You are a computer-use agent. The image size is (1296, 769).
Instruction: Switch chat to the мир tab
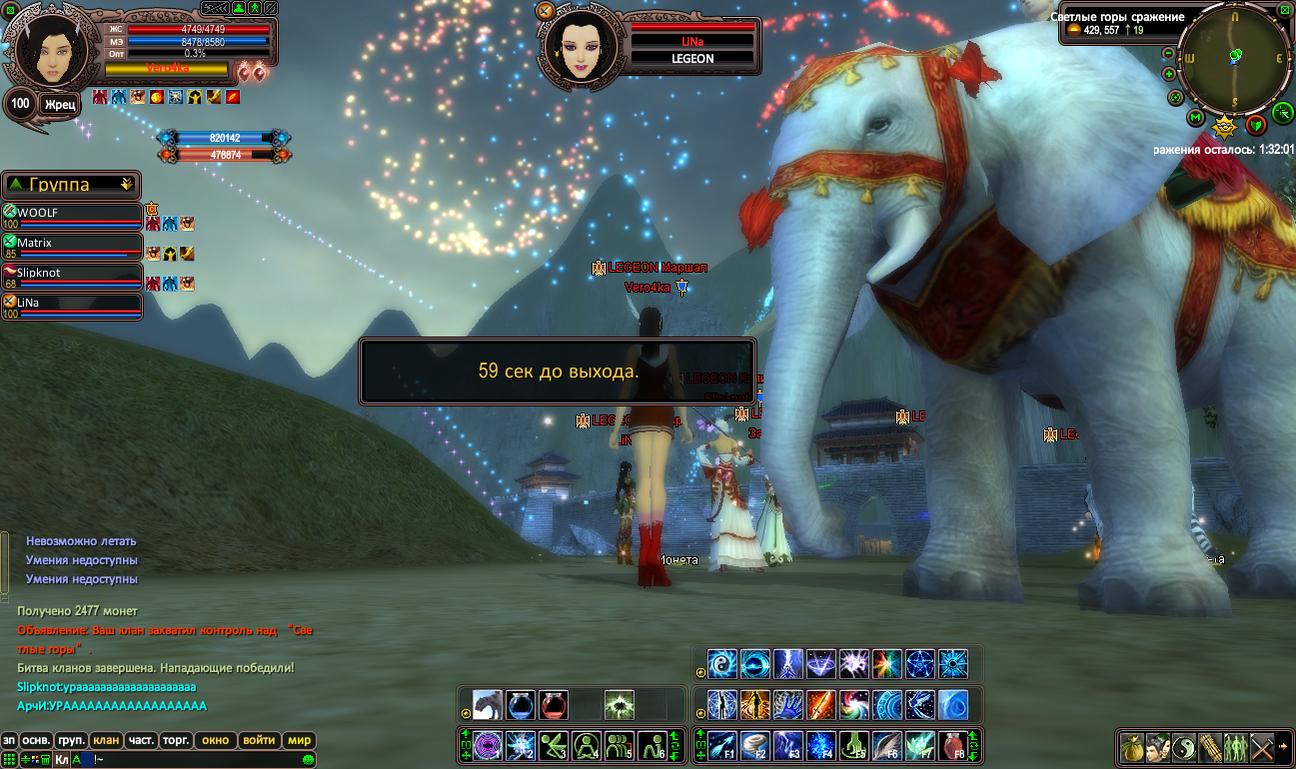[x=298, y=741]
